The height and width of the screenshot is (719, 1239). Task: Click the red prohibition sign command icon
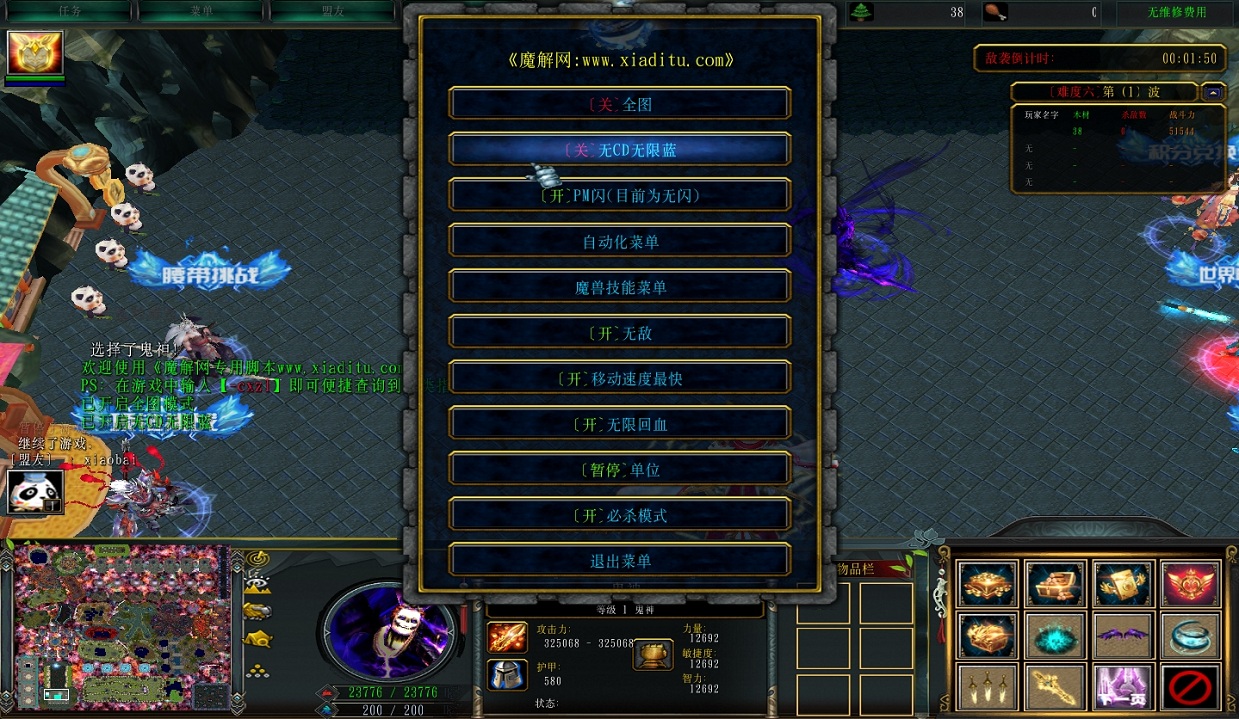click(1191, 687)
